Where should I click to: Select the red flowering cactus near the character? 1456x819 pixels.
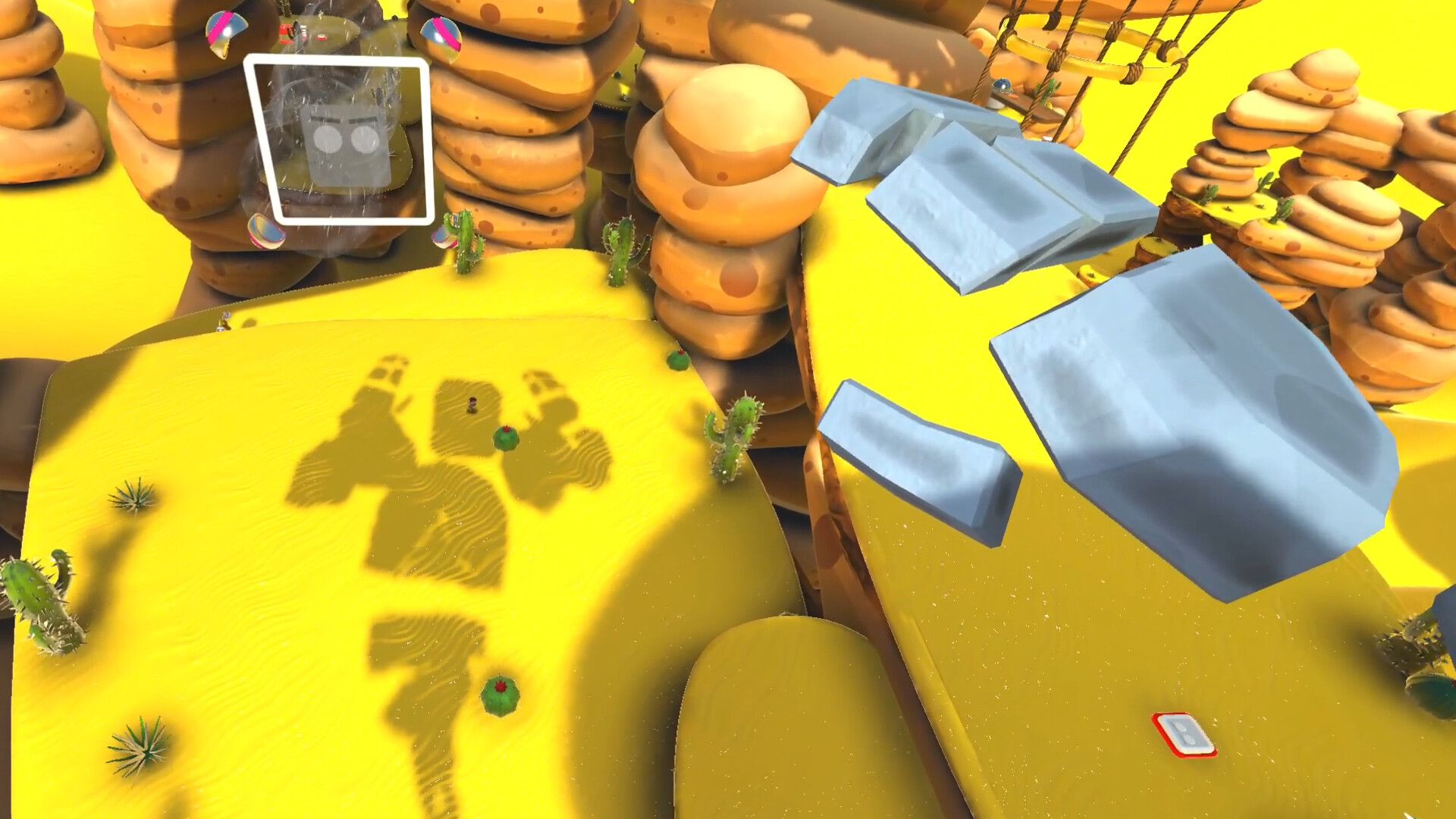[506, 438]
